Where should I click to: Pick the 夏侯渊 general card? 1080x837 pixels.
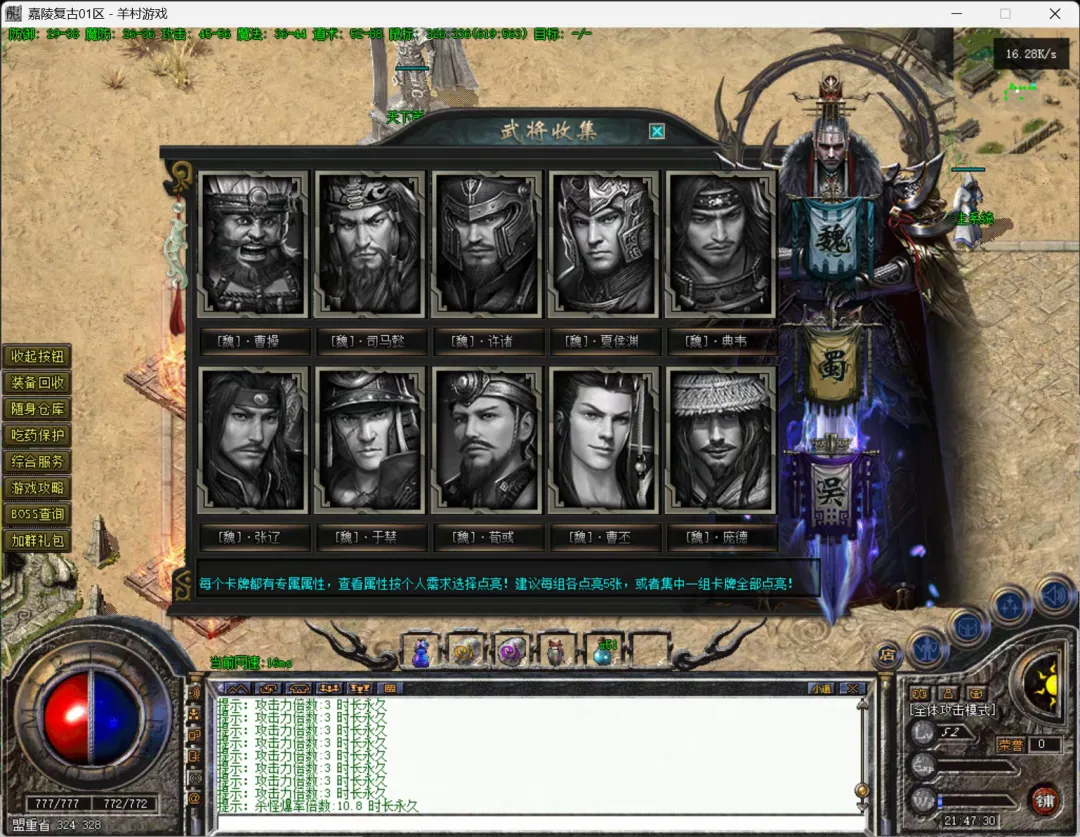pos(602,245)
